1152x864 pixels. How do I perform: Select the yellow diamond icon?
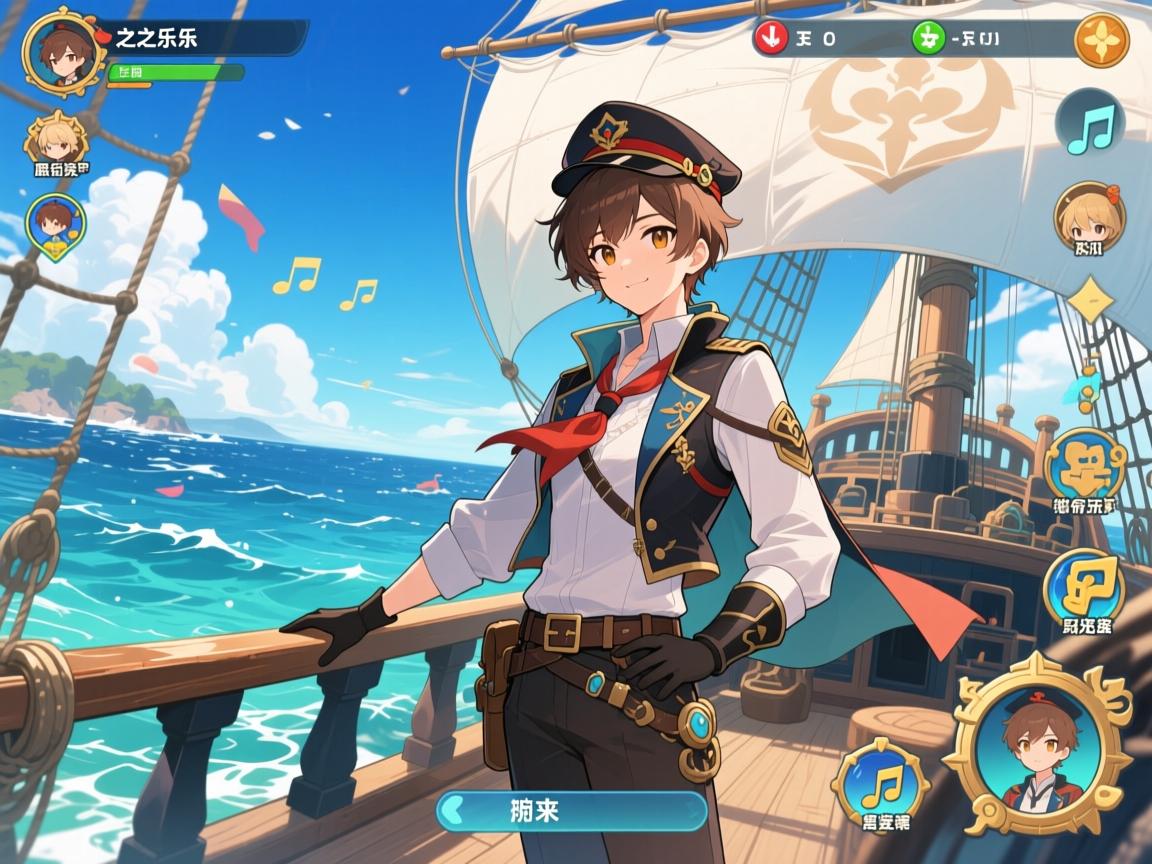(1089, 299)
